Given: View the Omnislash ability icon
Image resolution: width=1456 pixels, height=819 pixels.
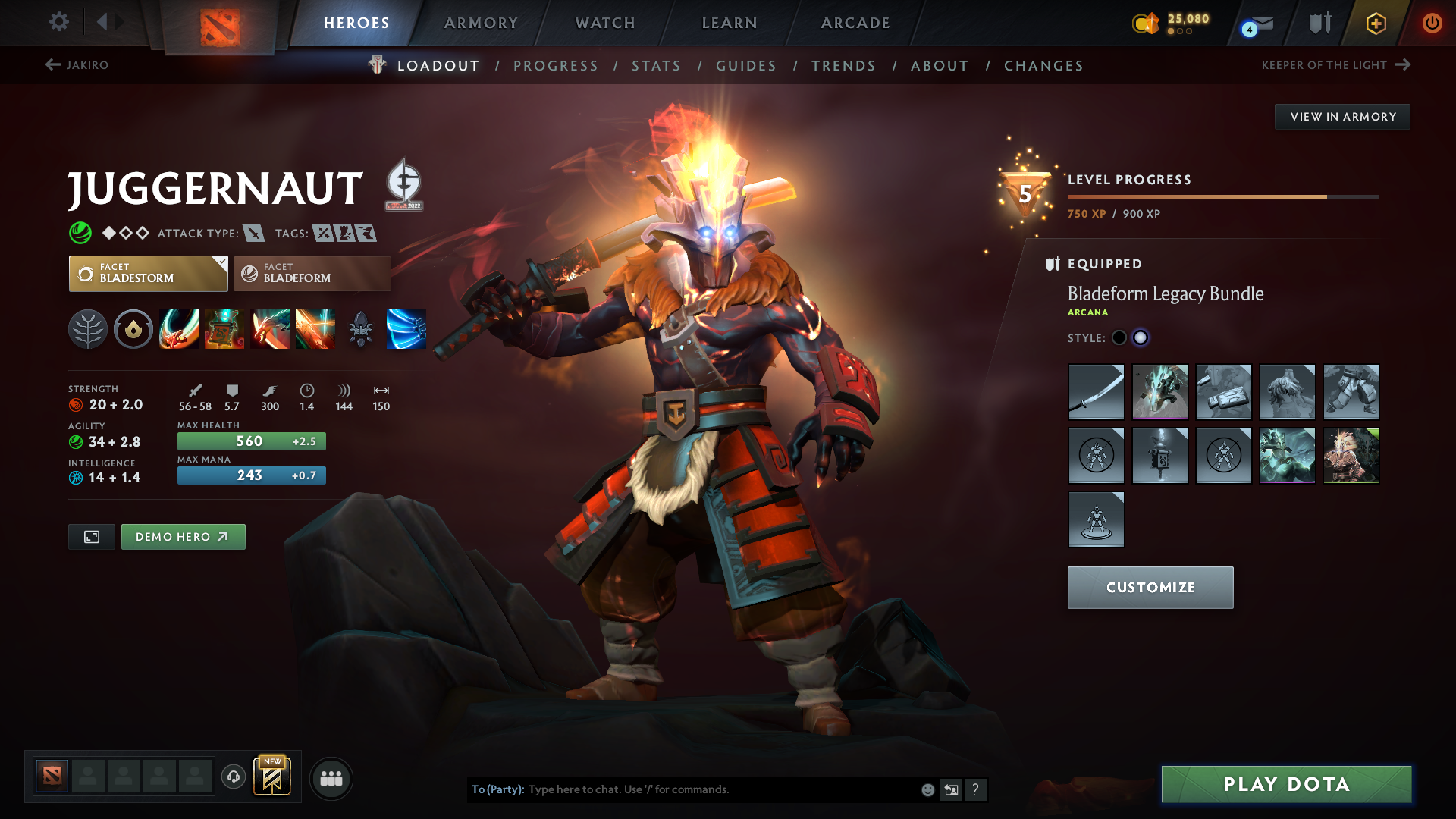Looking at the screenshot, I should tap(315, 329).
